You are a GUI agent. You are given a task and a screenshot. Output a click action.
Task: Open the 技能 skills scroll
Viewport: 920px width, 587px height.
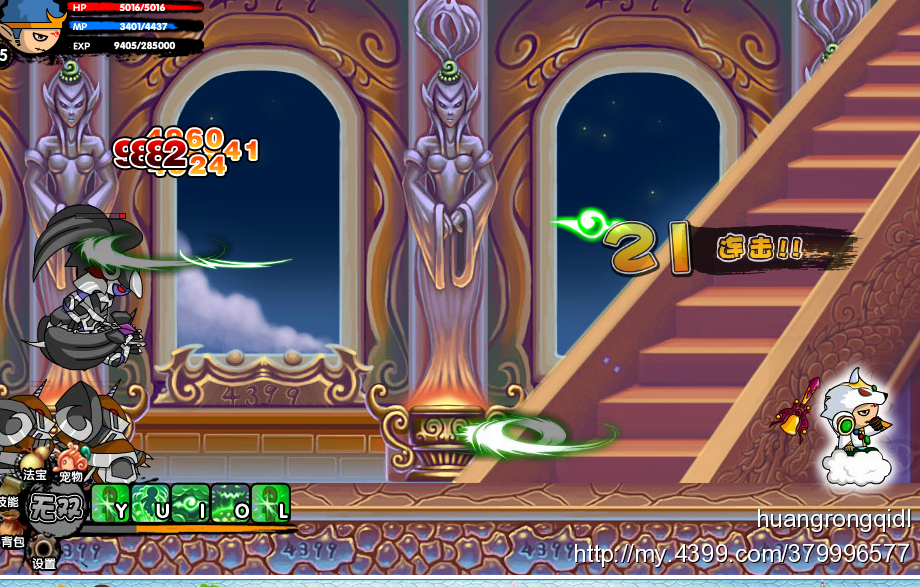coord(7,500)
